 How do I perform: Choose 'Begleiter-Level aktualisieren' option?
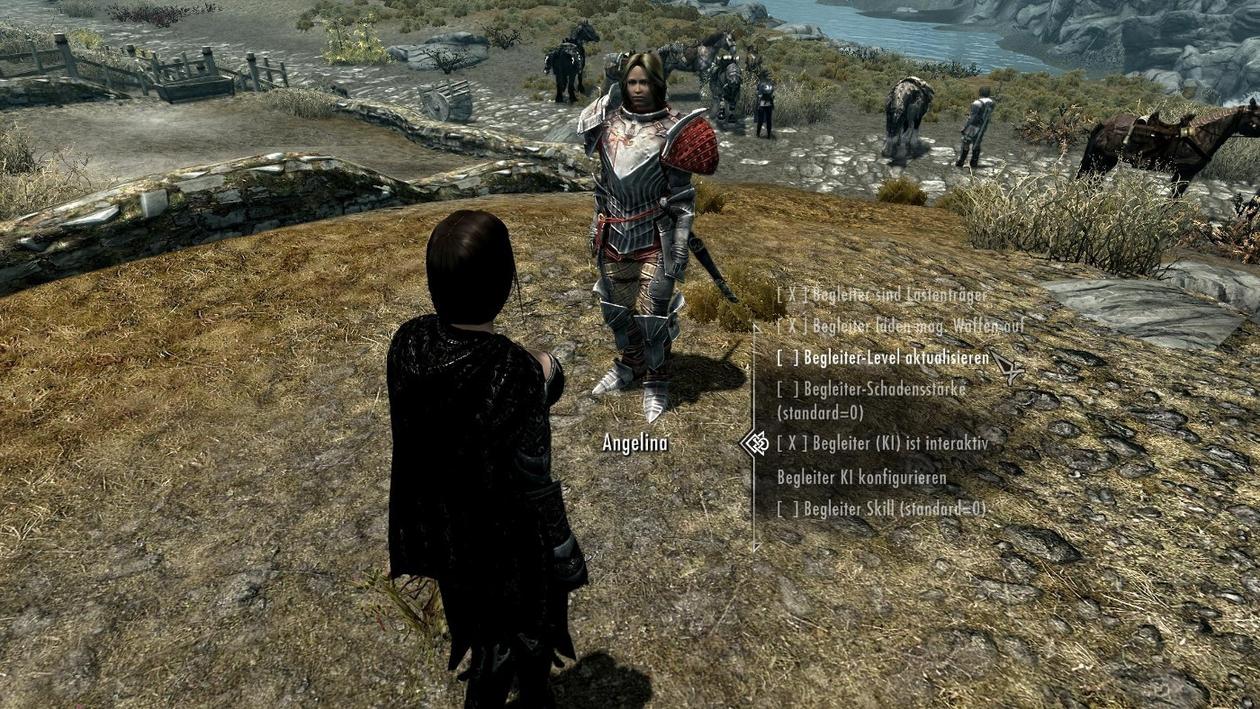click(x=883, y=358)
